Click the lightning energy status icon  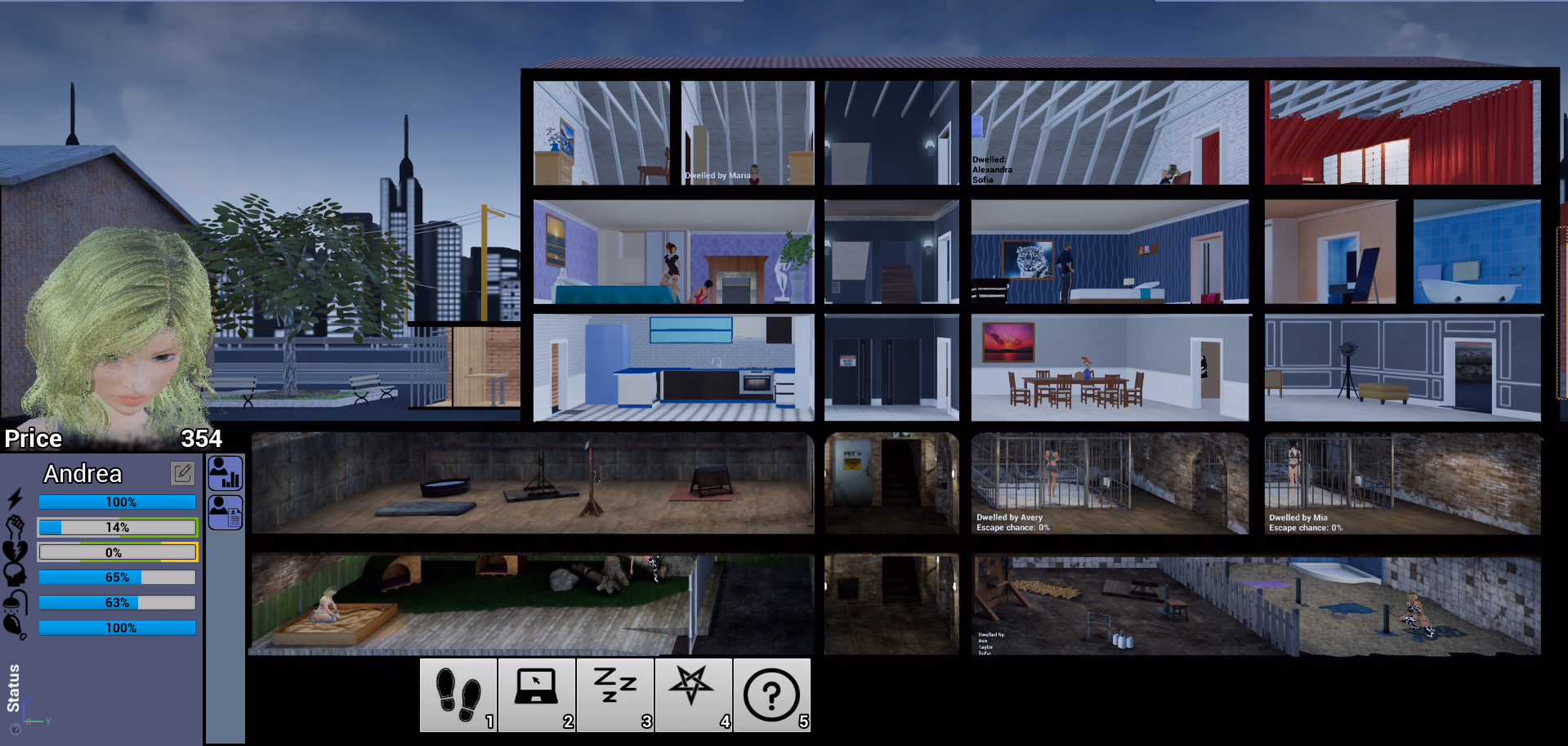click(x=14, y=500)
